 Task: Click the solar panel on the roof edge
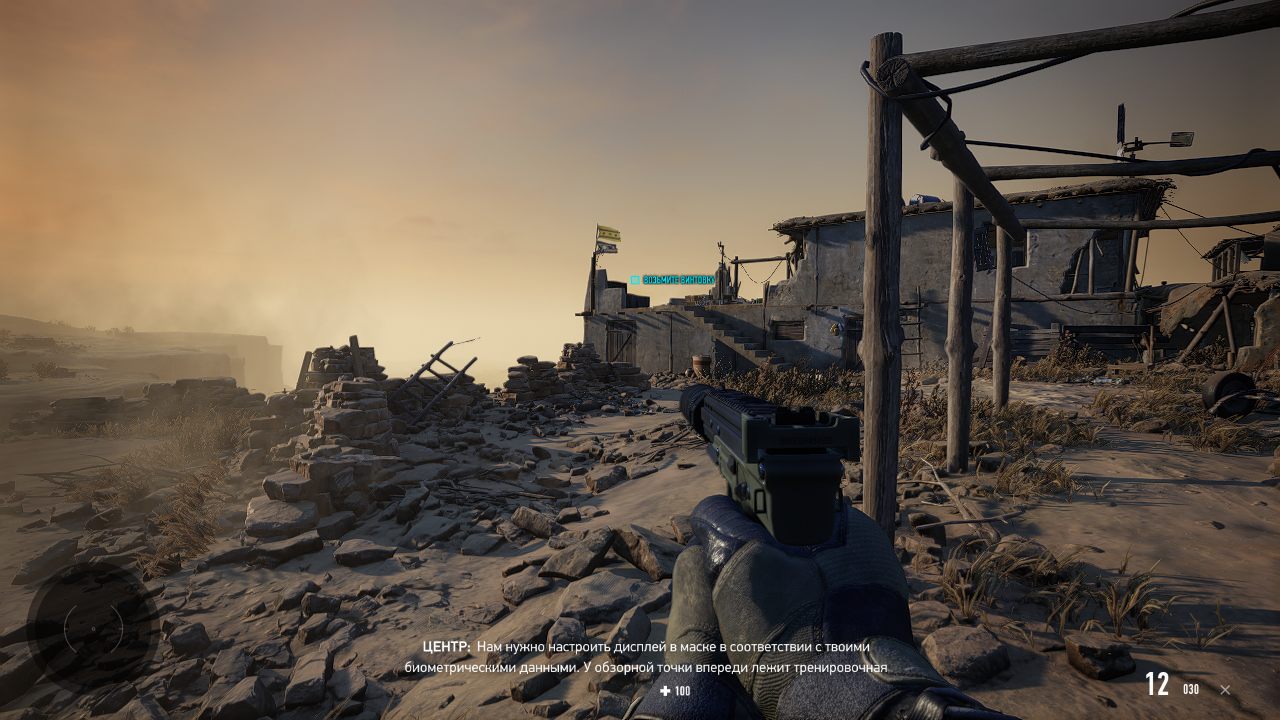[1182, 138]
